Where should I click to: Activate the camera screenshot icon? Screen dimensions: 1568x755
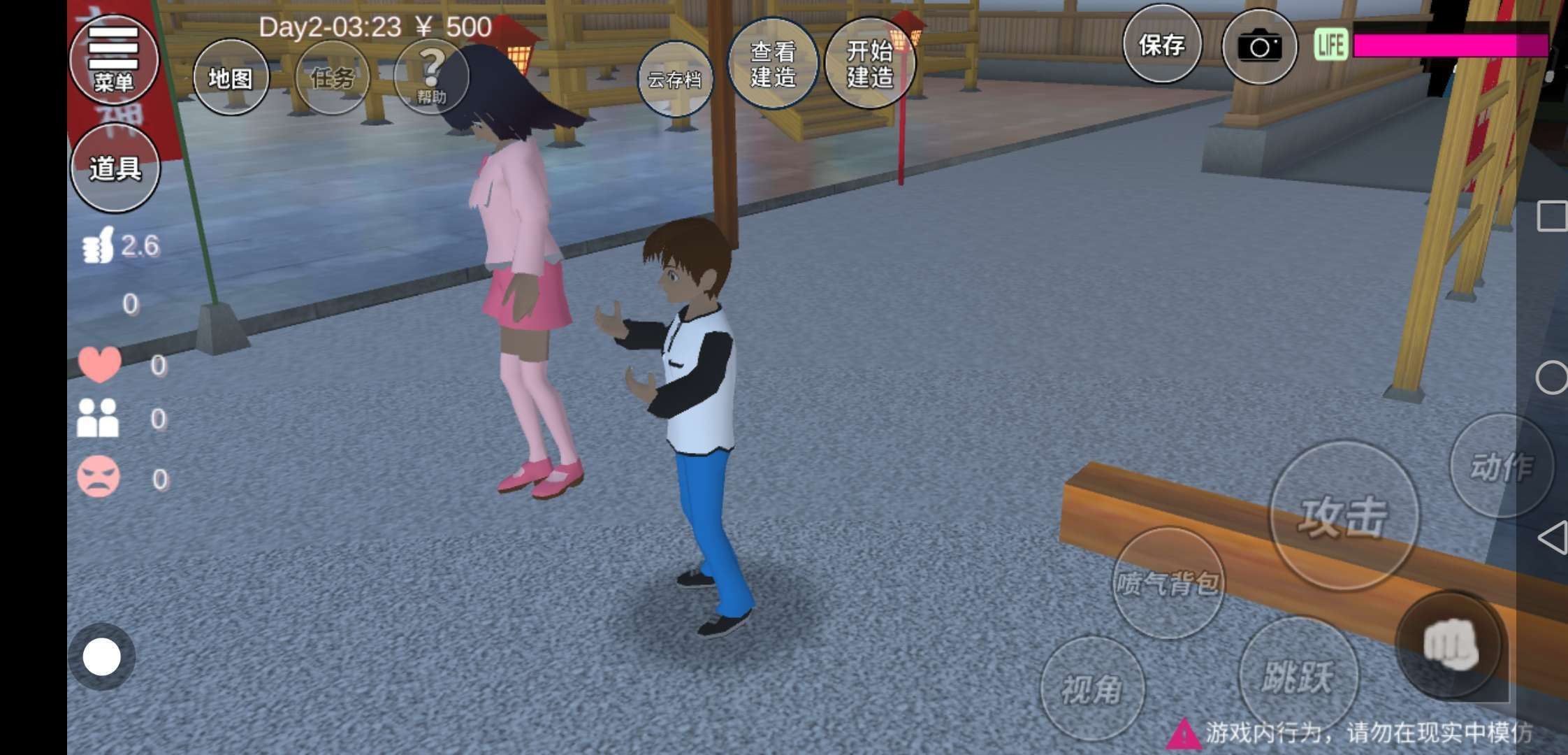click(1259, 46)
